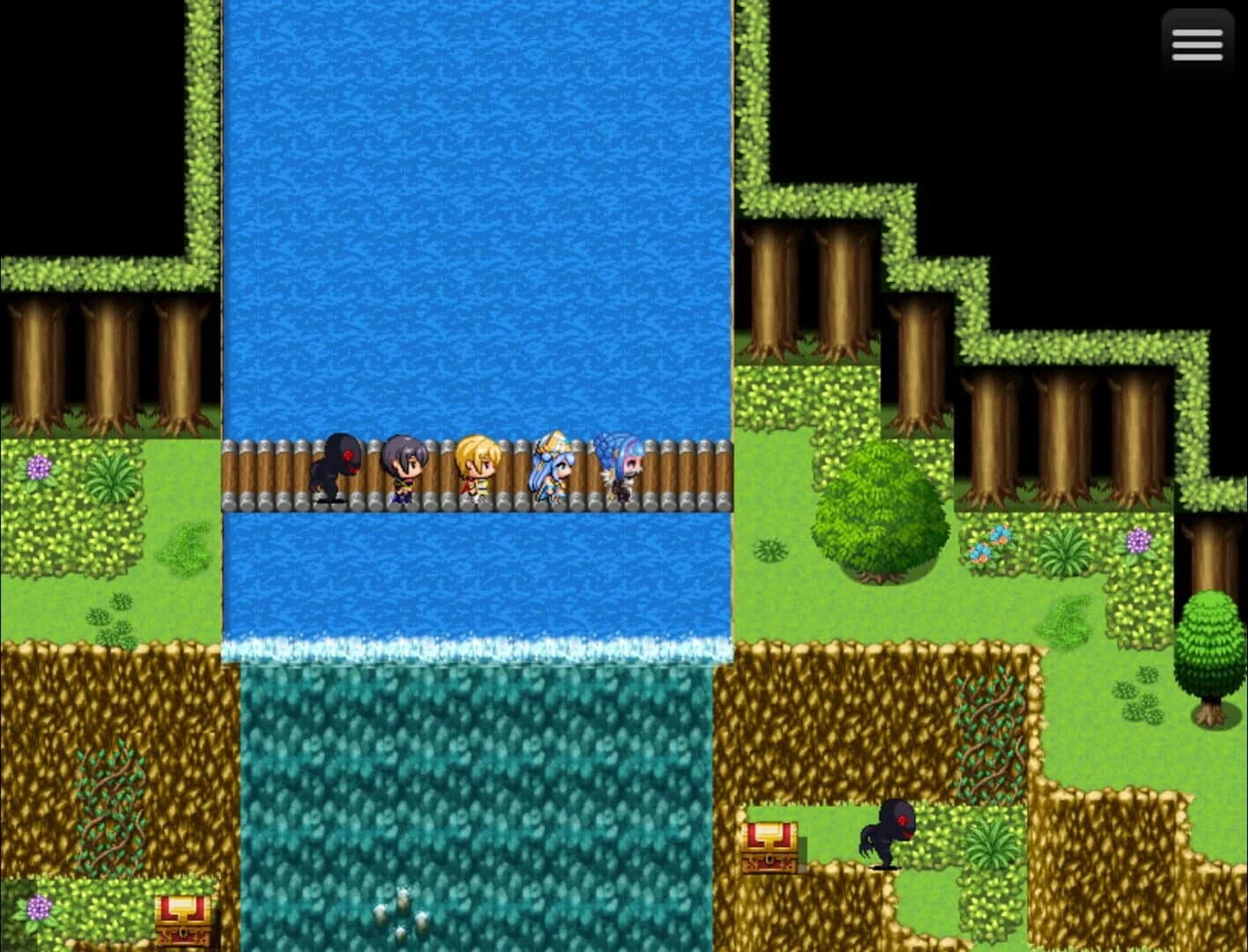Open the treasure chest beside the shadow enemy
Image resolution: width=1248 pixels, height=952 pixels.
(770, 846)
